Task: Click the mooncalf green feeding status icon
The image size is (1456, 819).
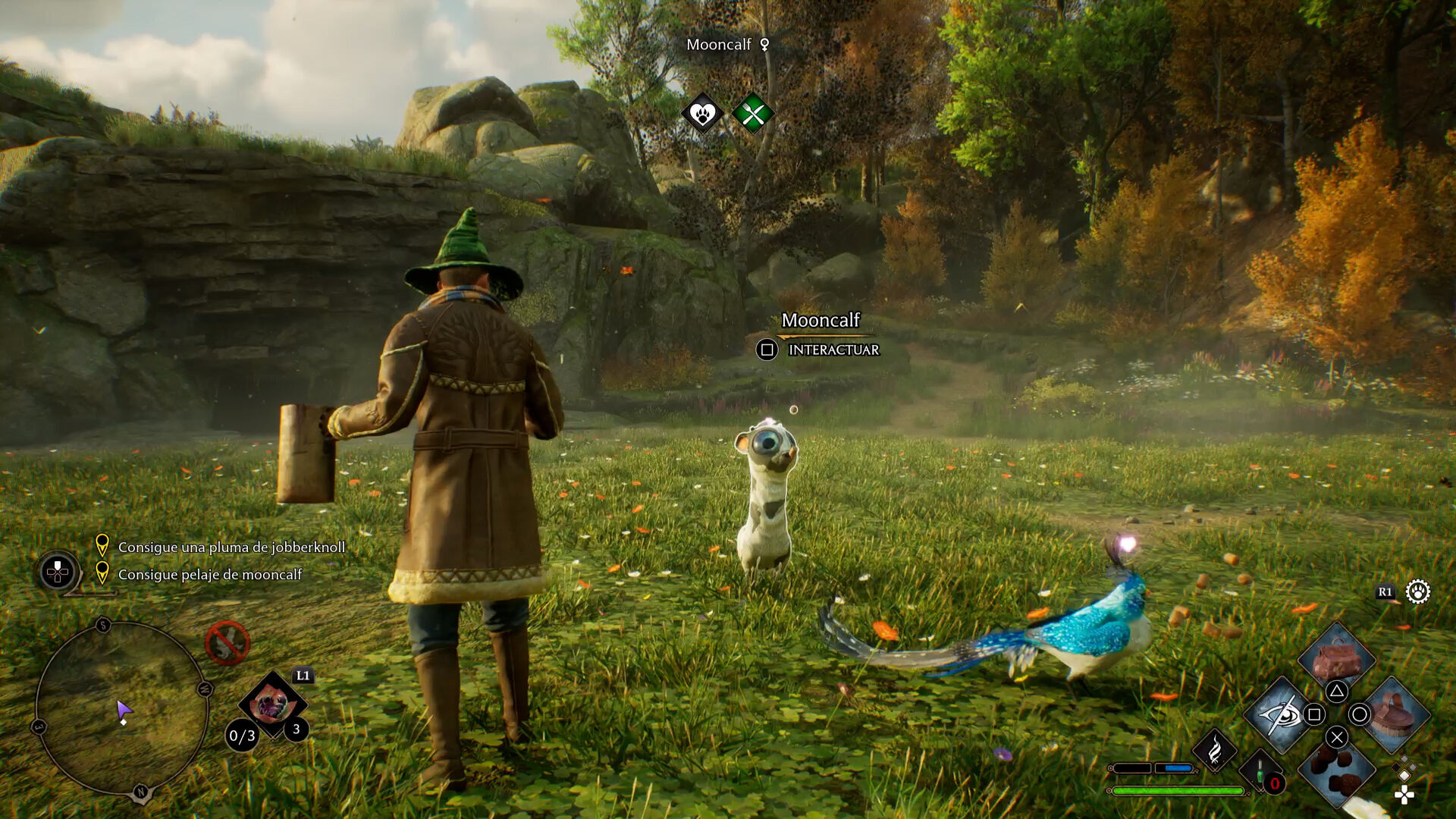Action: pyautogui.click(x=752, y=115)
